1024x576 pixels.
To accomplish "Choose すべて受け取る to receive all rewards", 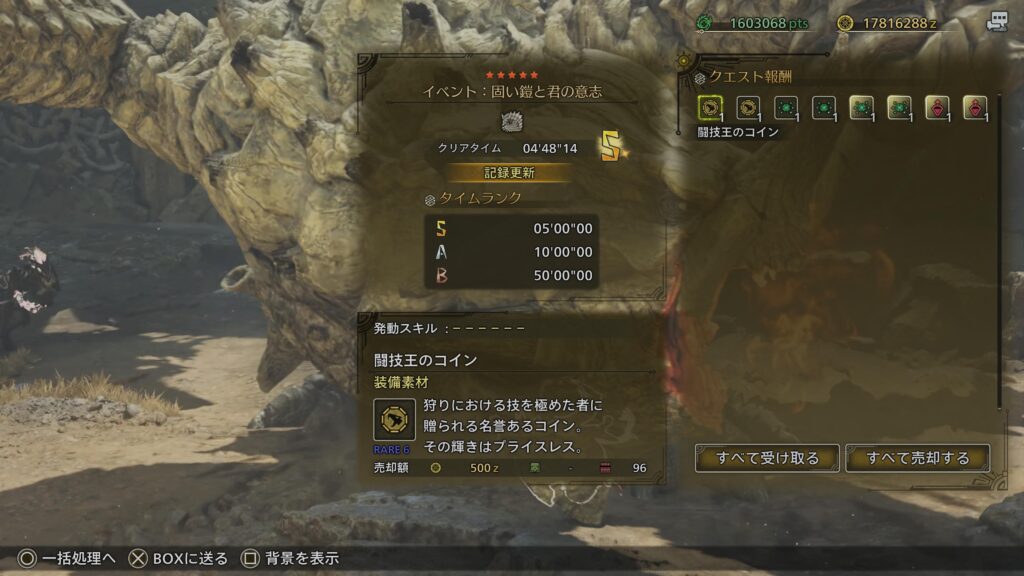I will (x=767, y=458).
